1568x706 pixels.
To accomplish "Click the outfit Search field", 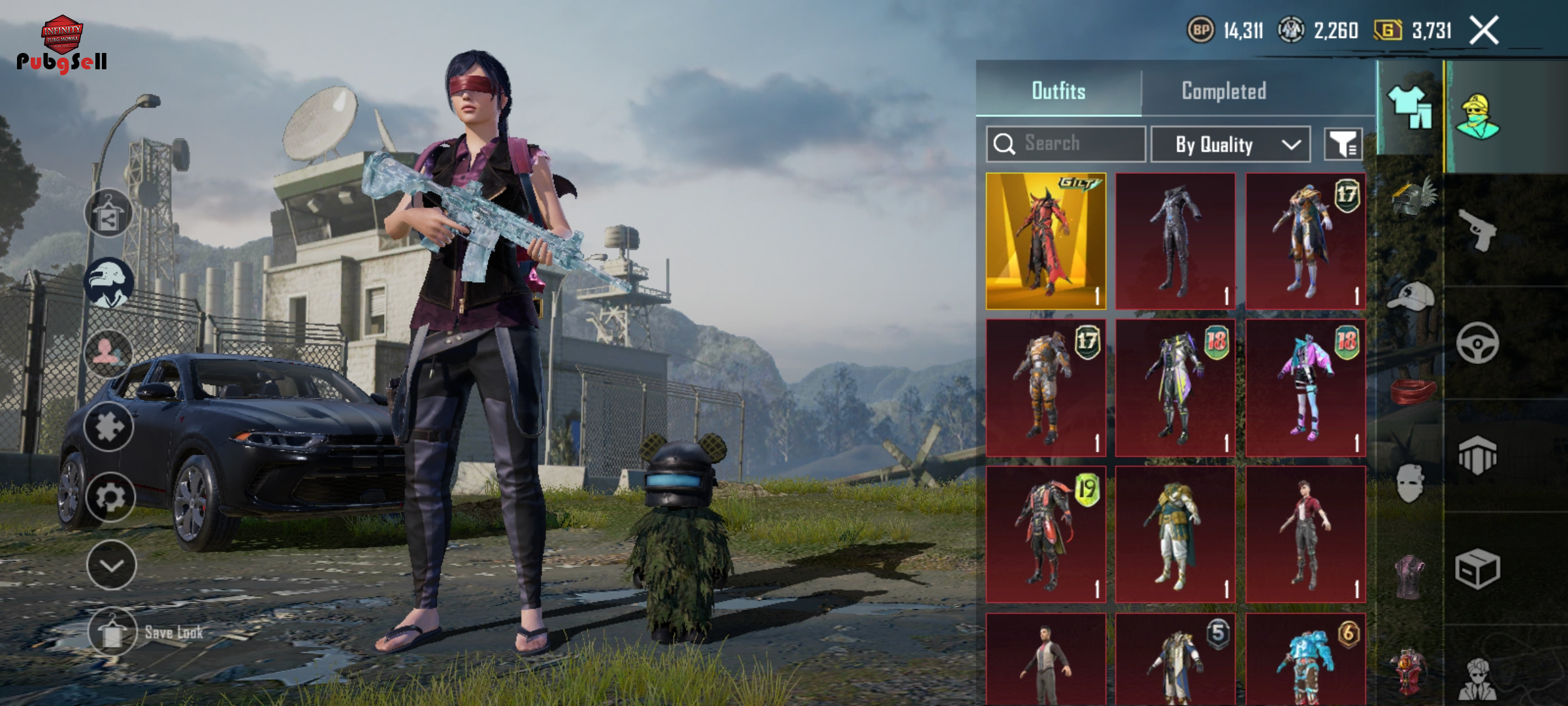I will coord(1066,144).
